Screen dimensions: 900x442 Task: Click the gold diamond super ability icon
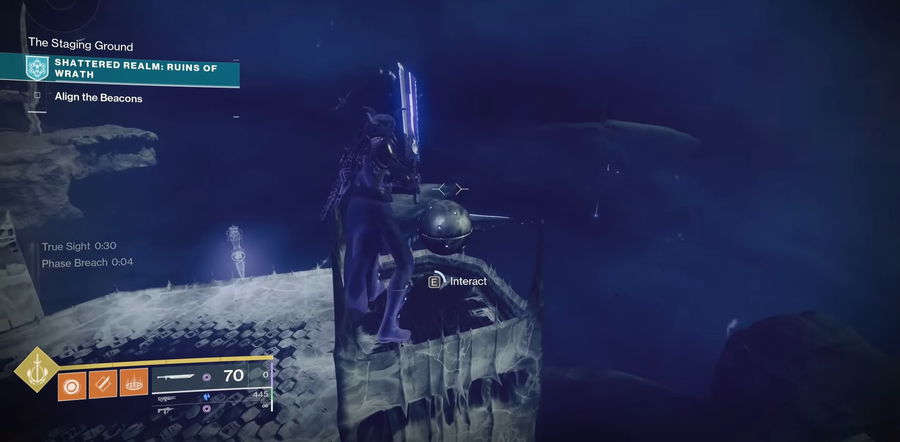pyautogui.click(x=36, y=370)
